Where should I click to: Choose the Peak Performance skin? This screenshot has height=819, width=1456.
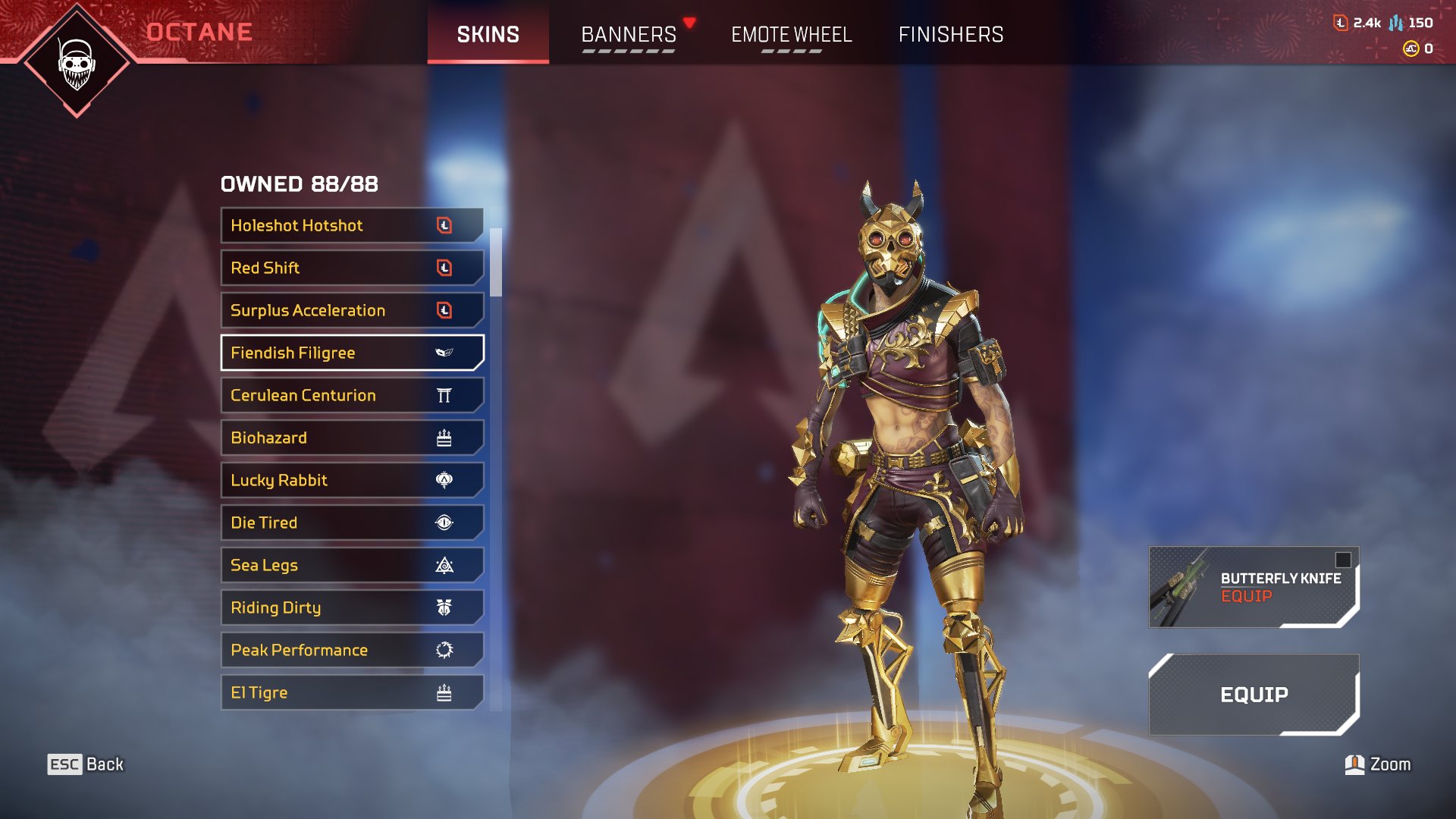(352, 650)
